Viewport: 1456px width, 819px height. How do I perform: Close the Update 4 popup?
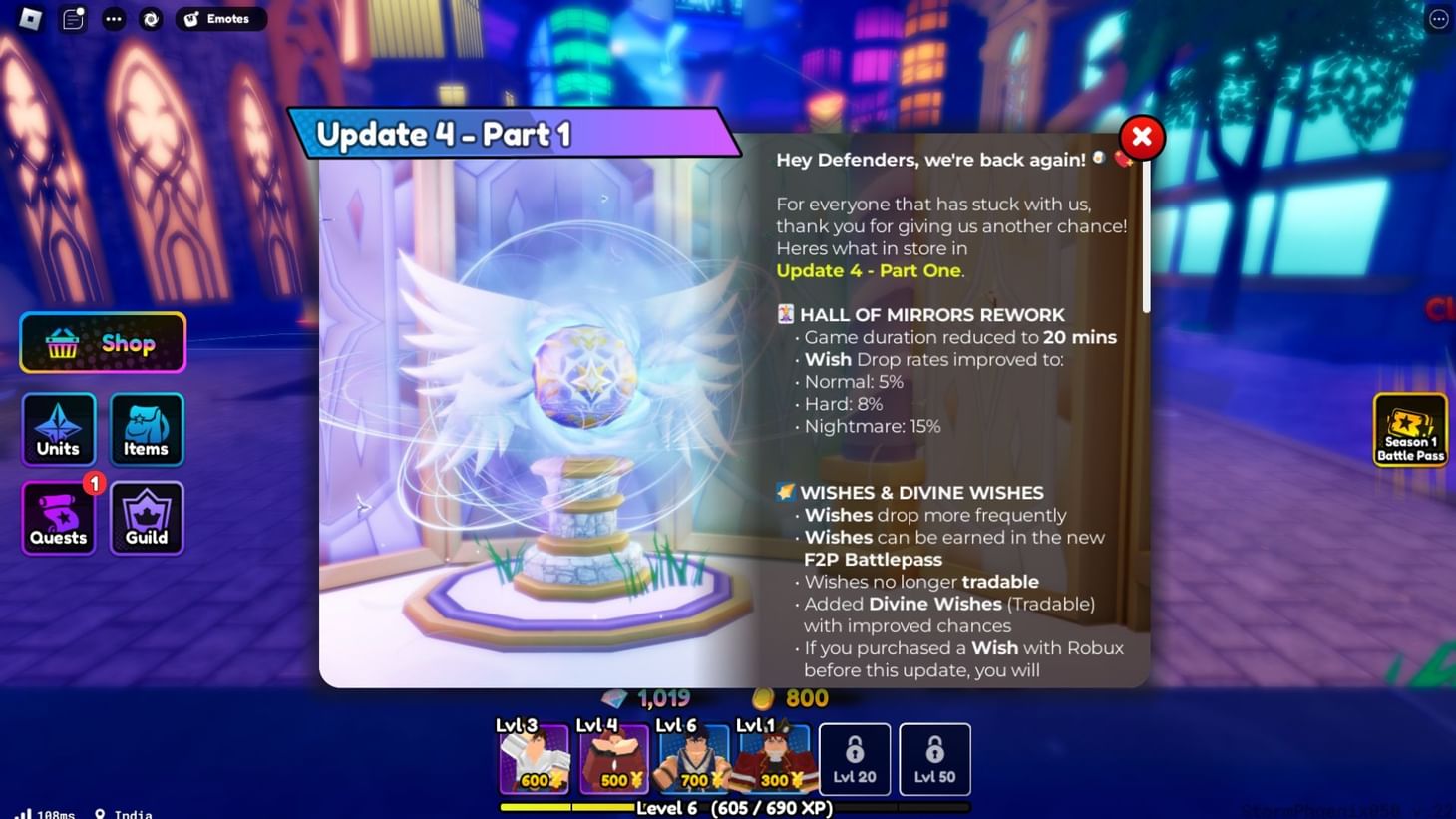1140,137
